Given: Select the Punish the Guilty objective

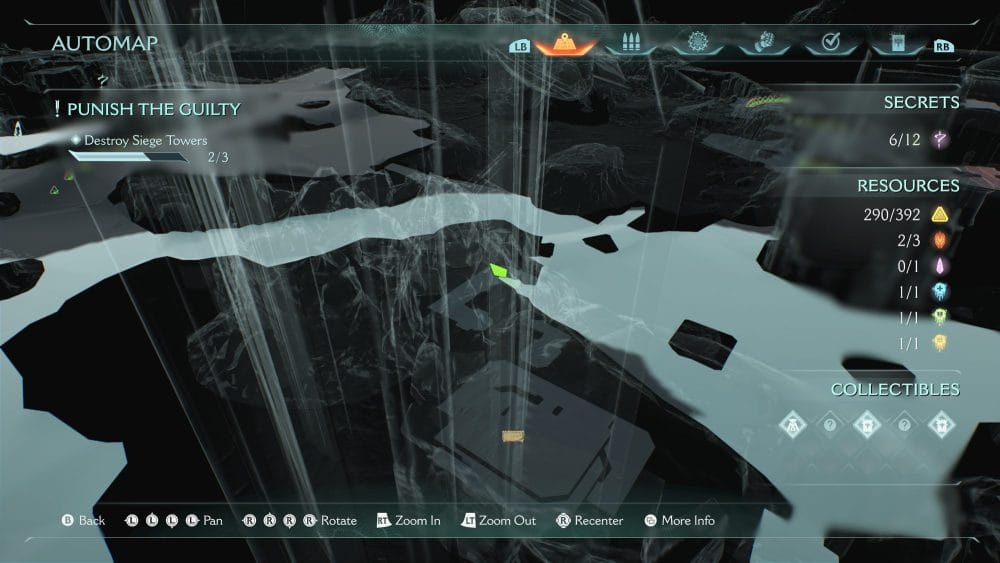Looking at the screenshot, I should tap(153, 108).
